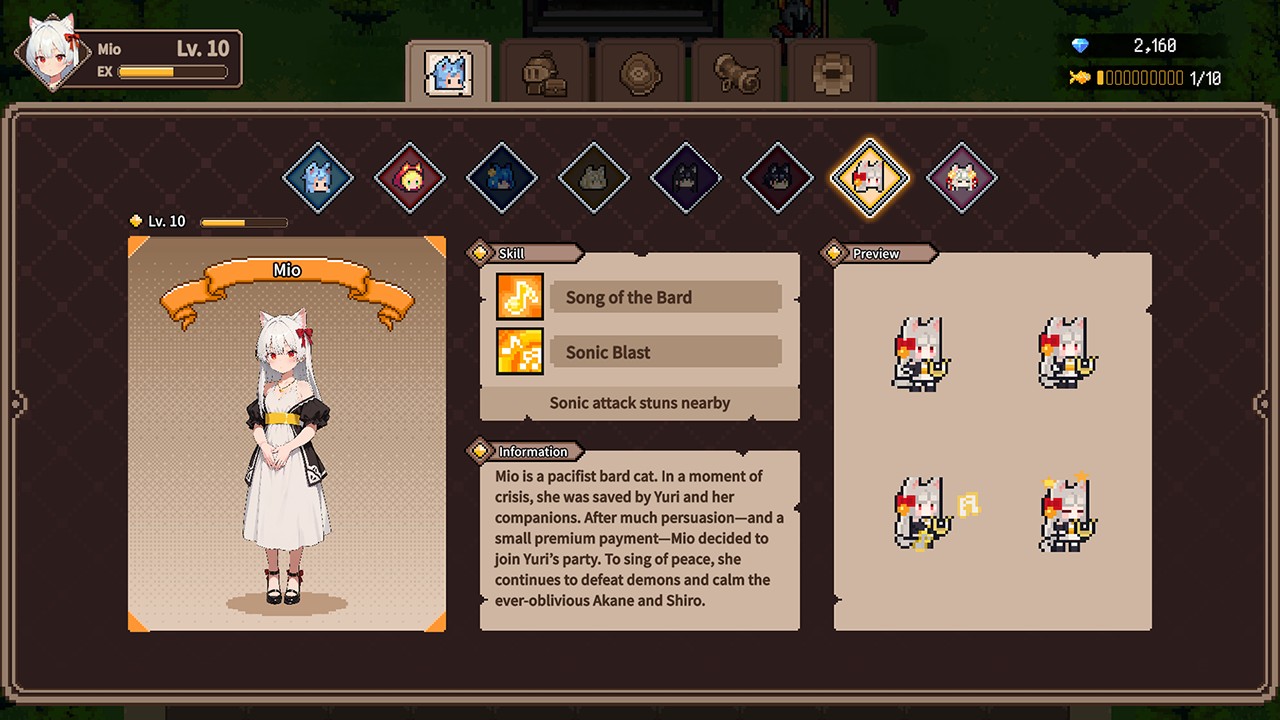1280x720 pixels.
Task: Click the left edge navigation arrow
Action: pyautogui.click(x=18, y=404)
